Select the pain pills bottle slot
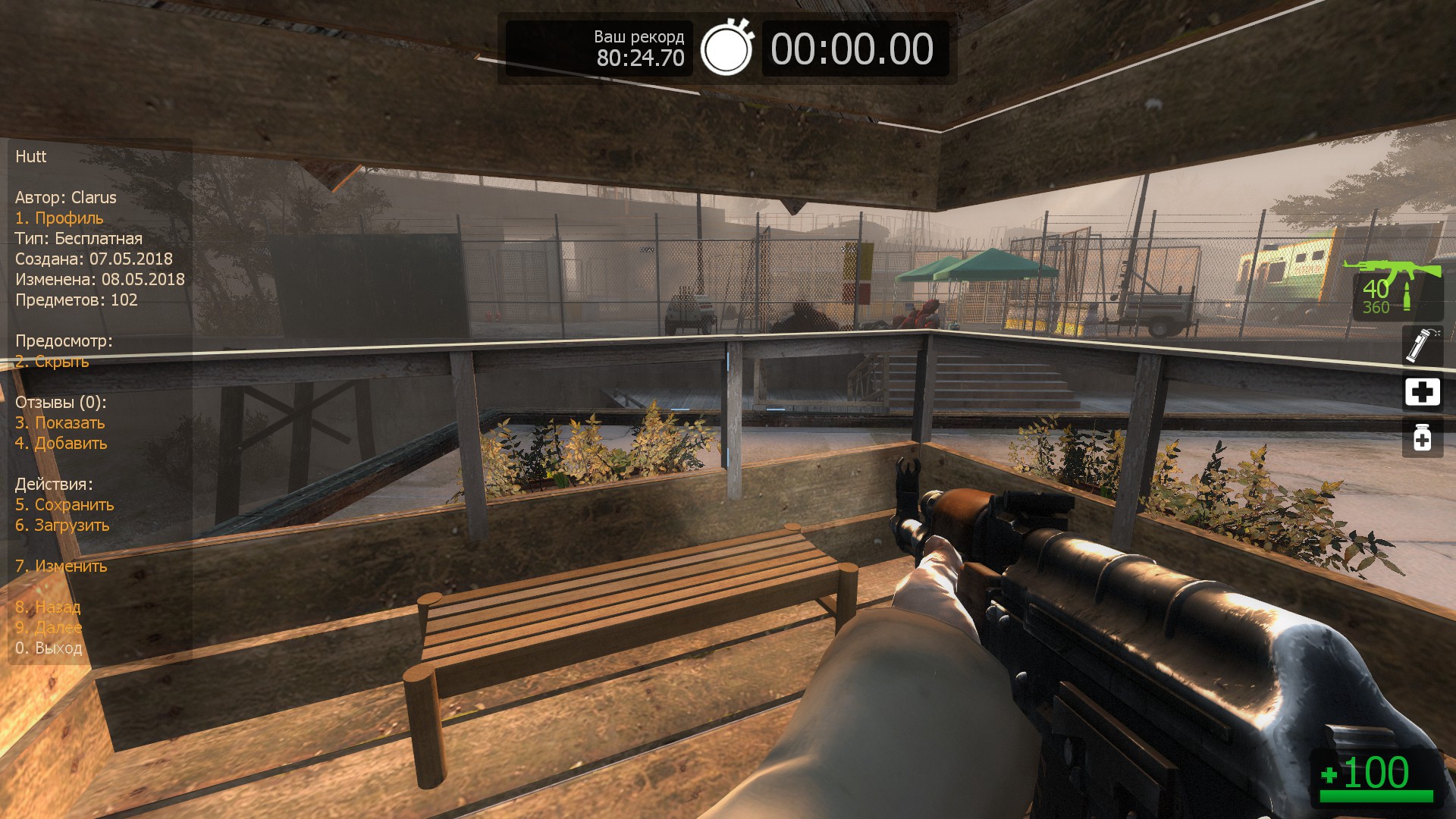The height and width of the screenshot is (819, 1456). pyautogui.click(x=1422, y=438)
